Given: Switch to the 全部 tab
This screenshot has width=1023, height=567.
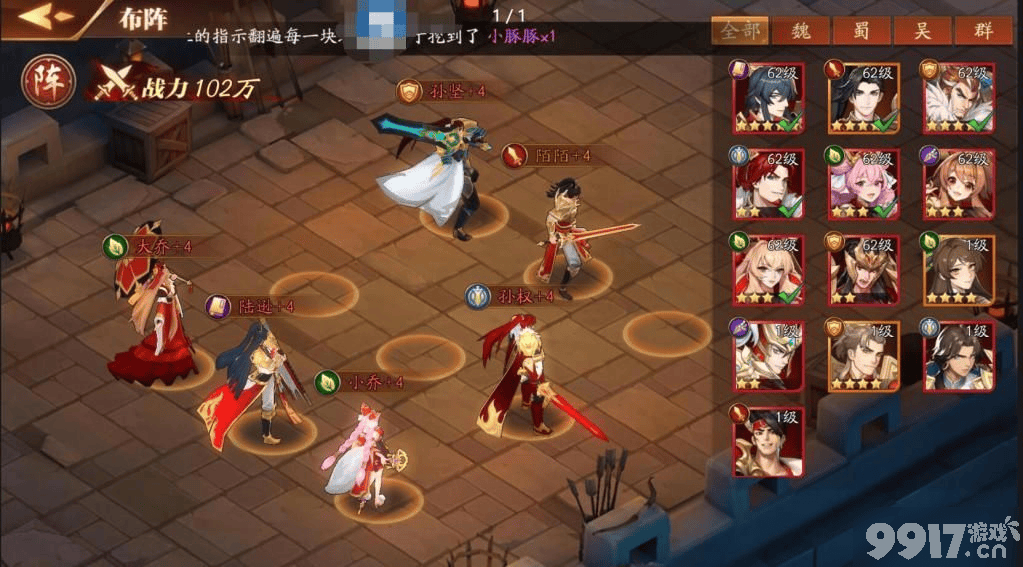Looking at the screenshot, I should tap(740, 30).
